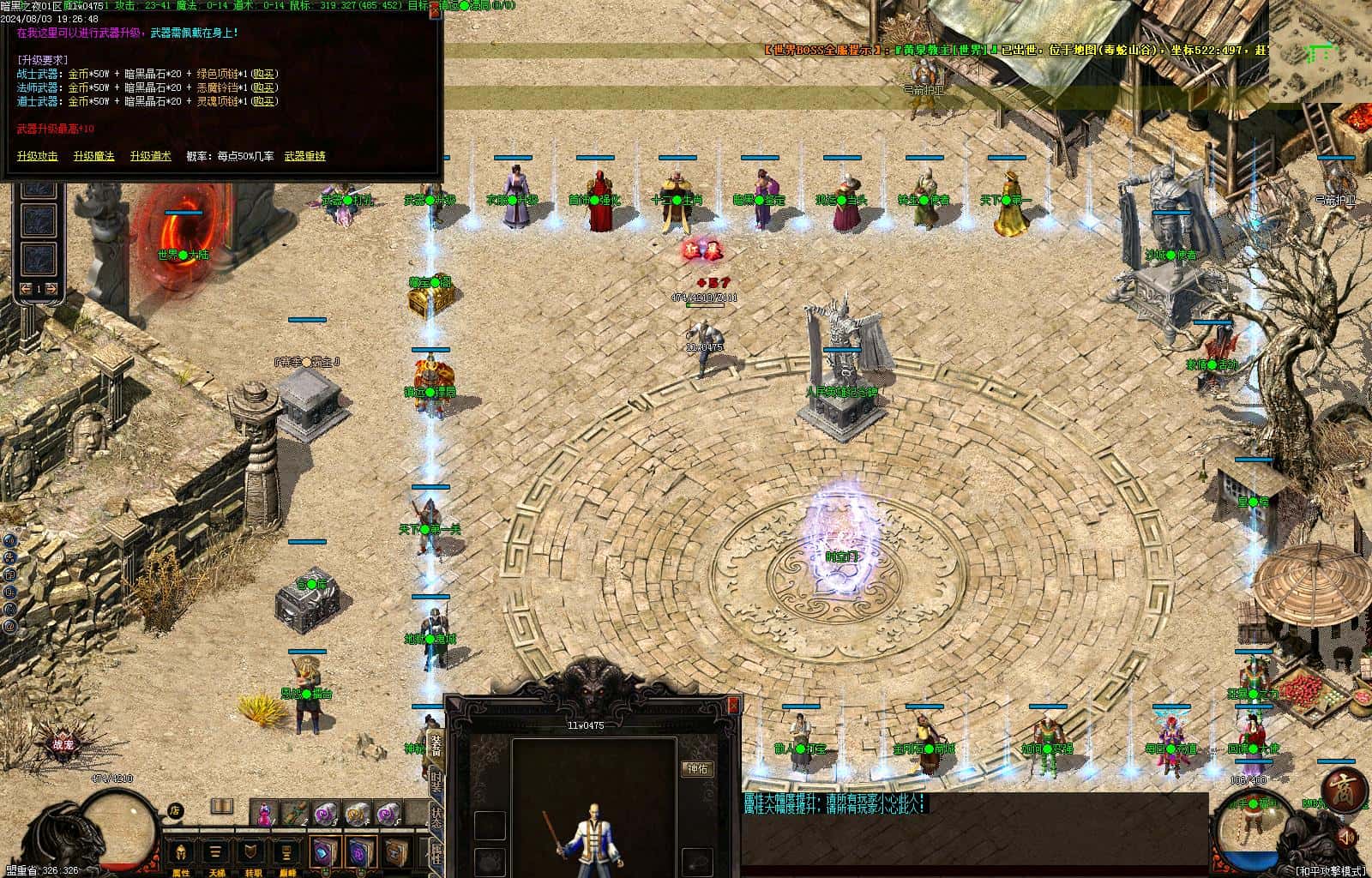Open the 天梯 ladder menu button
This screenshot has height=878, width=1372.
(216, 854)
